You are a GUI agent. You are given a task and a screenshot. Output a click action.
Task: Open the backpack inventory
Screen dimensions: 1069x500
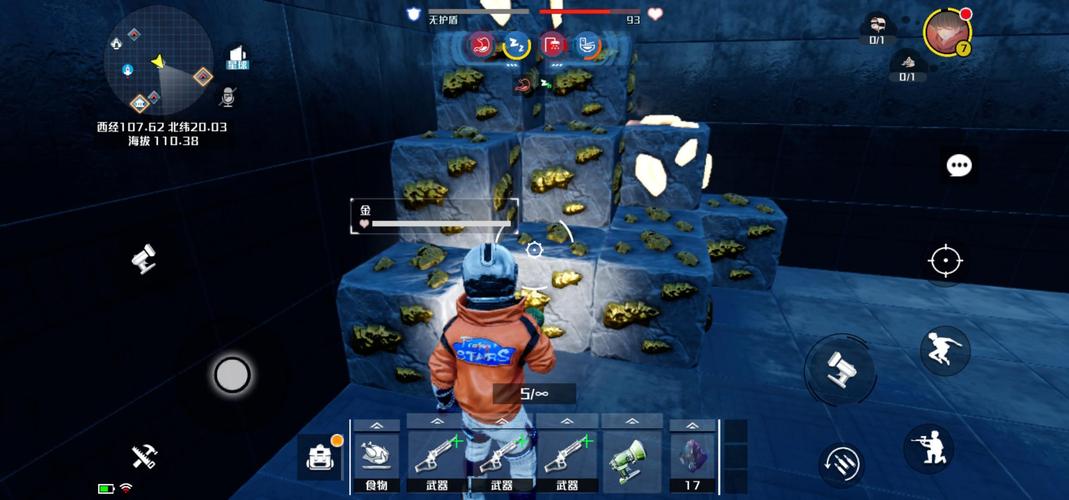pos(321,458)
